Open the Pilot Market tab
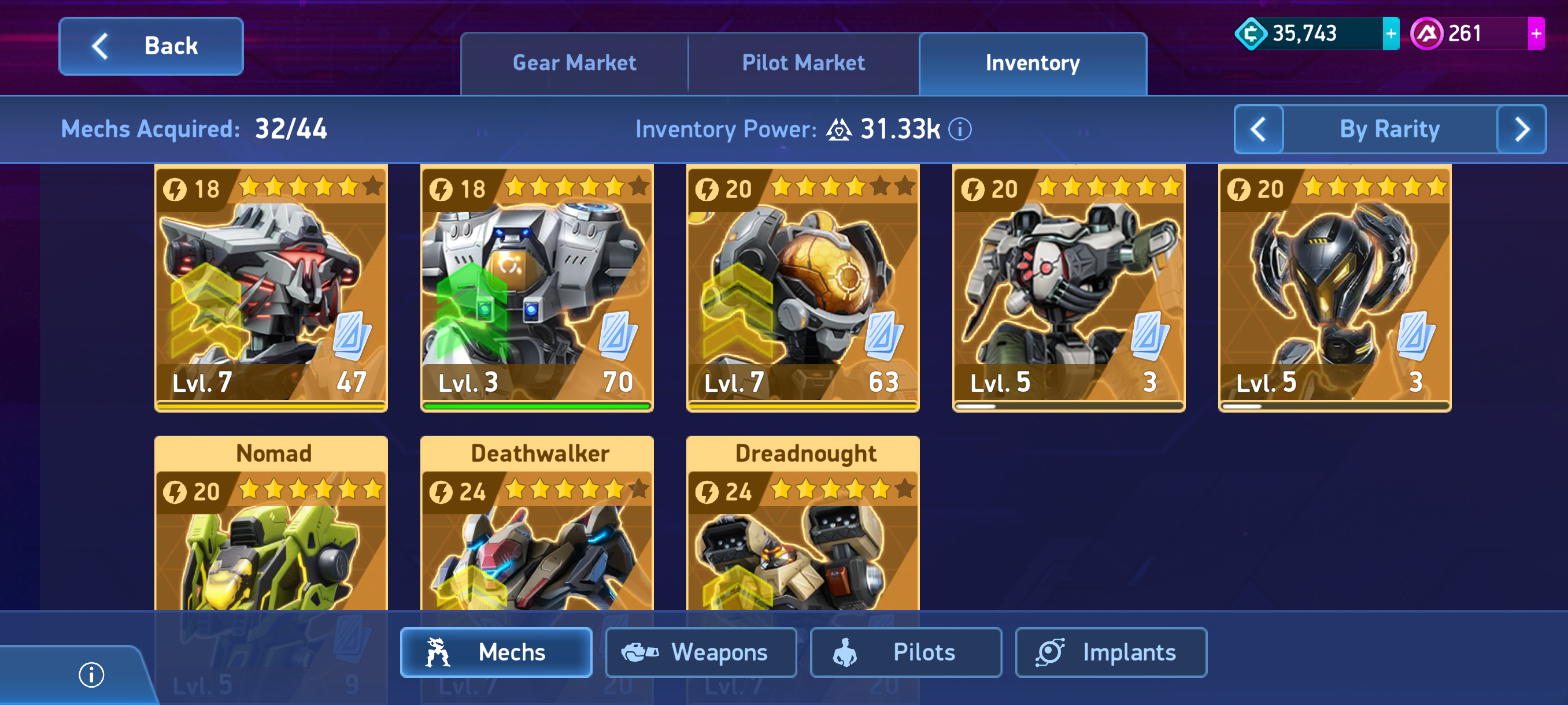The width and height of the screenshot is (1568, 705). click(x=803, y=63)
